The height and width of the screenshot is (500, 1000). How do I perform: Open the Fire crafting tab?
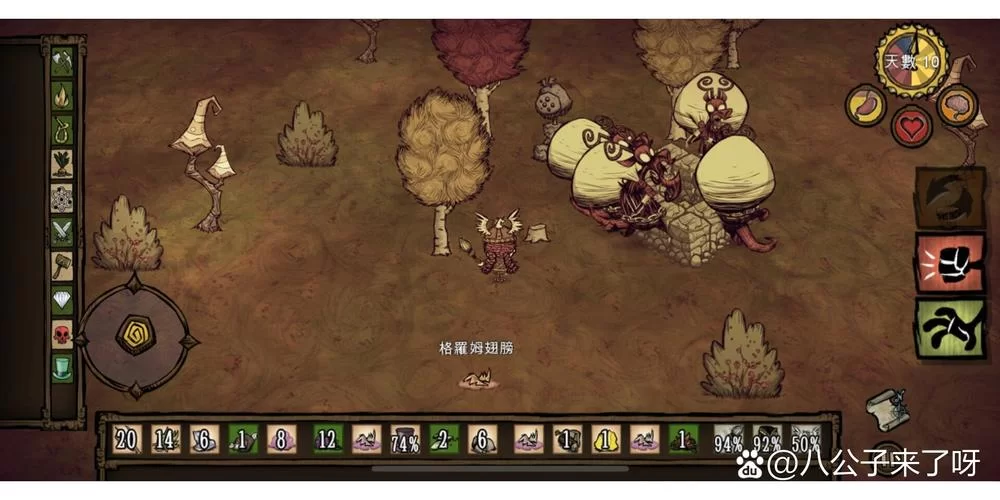coord(62,96)
